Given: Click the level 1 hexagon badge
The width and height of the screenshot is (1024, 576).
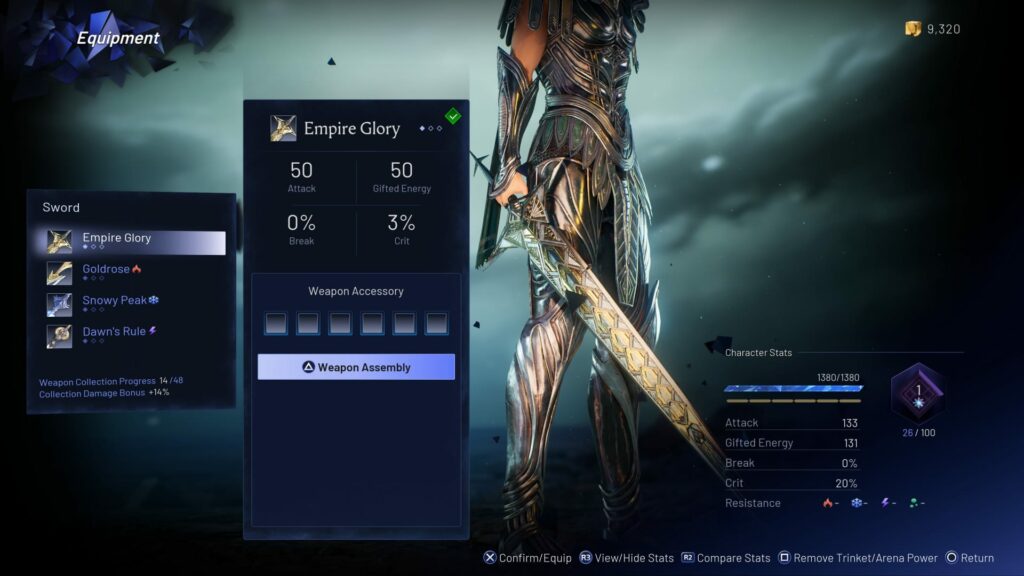Looking at the screenshot, I should [917, 392].
